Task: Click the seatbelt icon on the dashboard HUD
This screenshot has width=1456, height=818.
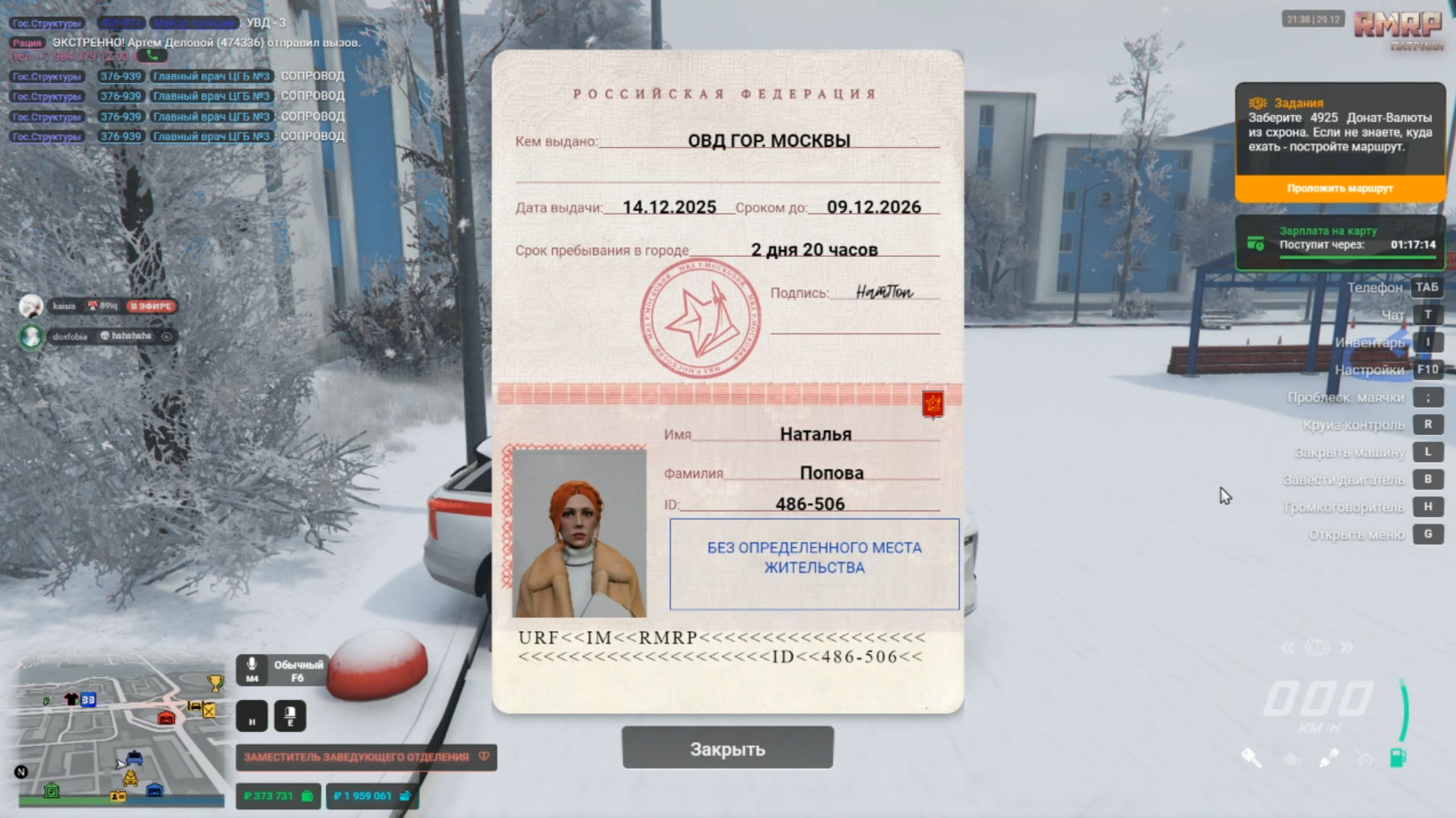Action: coord(1328,757)
